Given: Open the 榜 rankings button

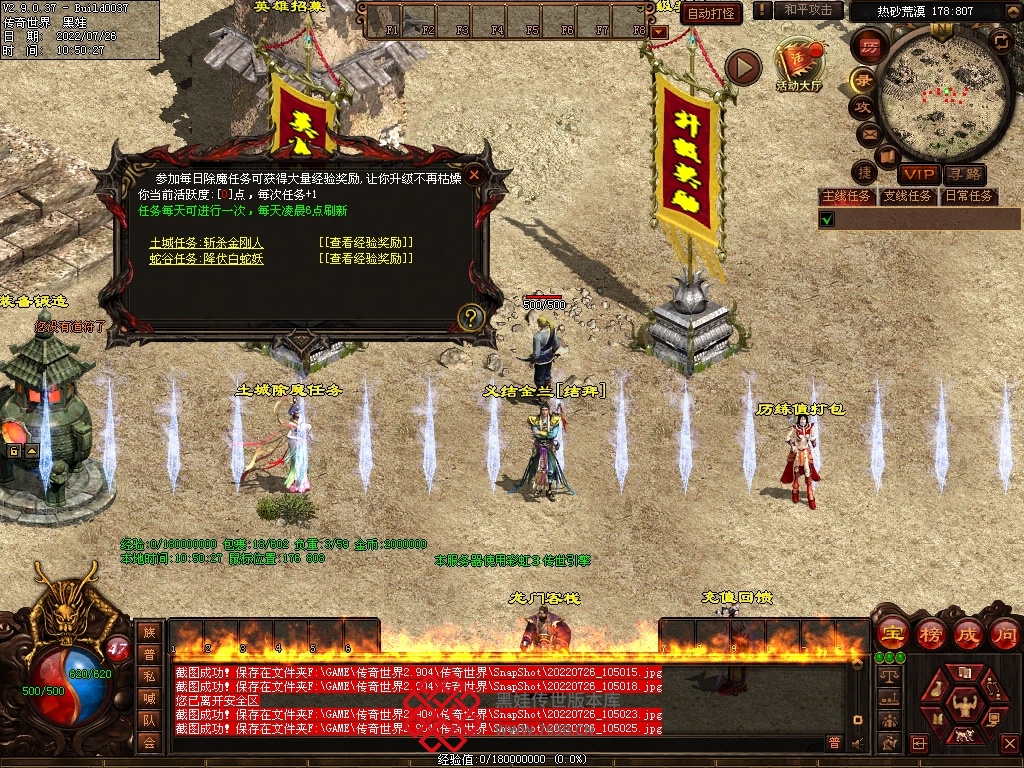Looking at the screenshot, I should point(929,633).
